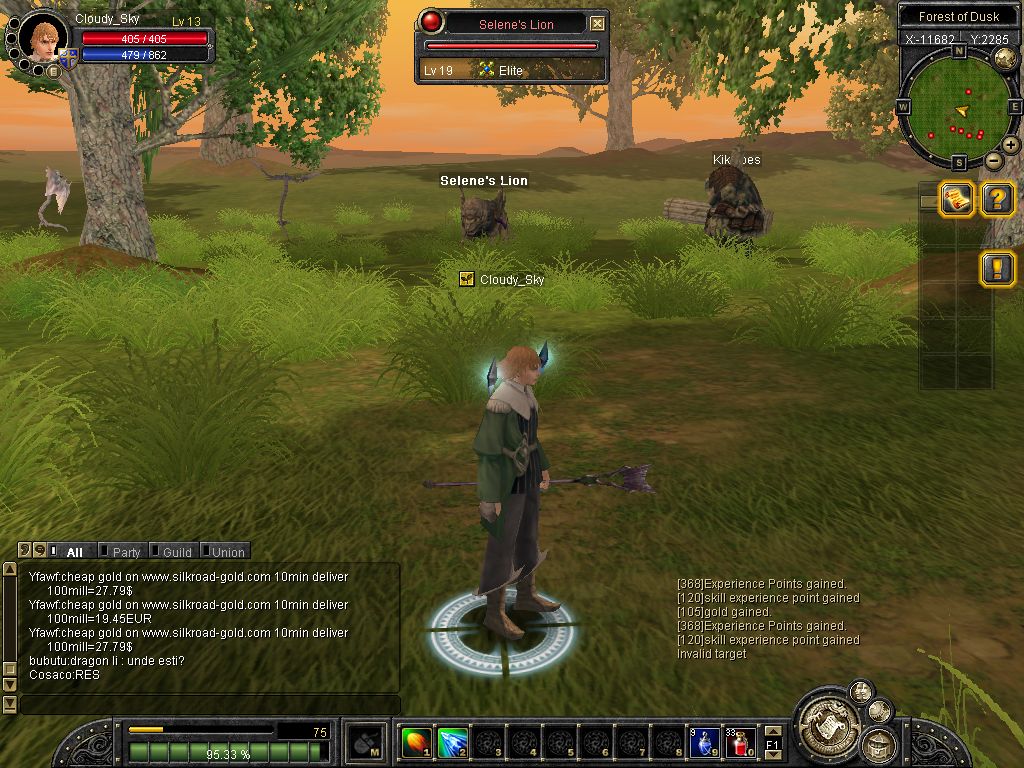This screenshot has height=768, width=1024.
Task: Switch hotbar page with the up arrow above F1
Action: pos(772,731)
